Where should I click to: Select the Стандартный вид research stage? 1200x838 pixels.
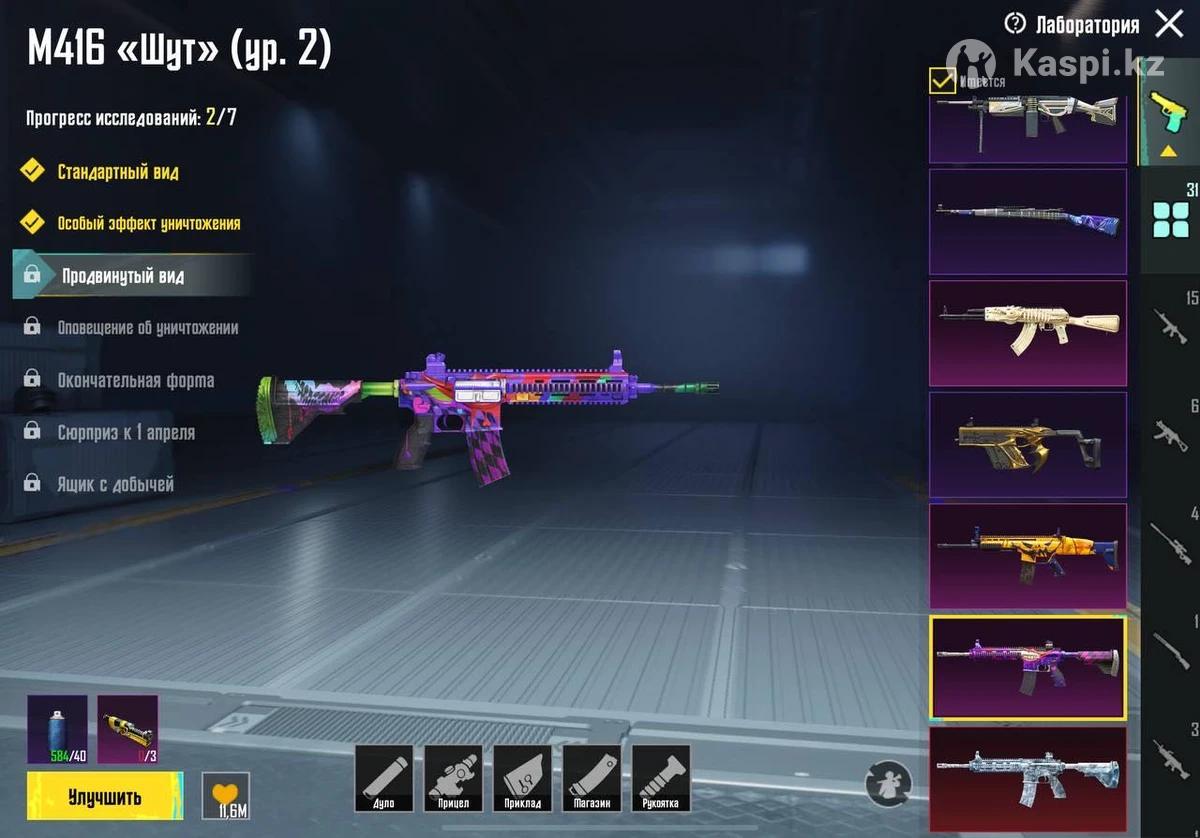tap(117, 172)
